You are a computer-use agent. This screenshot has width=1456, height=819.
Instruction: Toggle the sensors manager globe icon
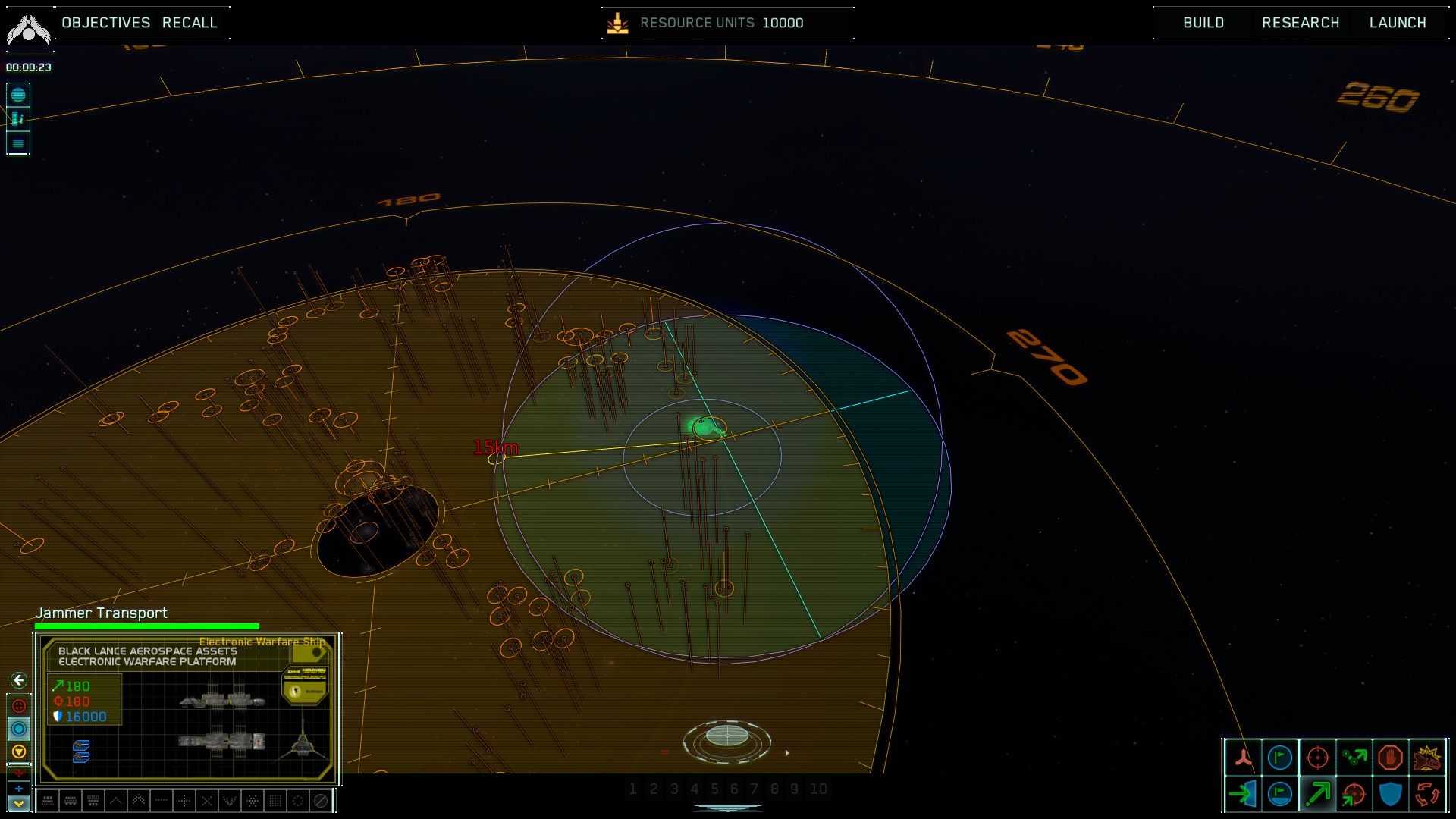click(x=18, y=95)
